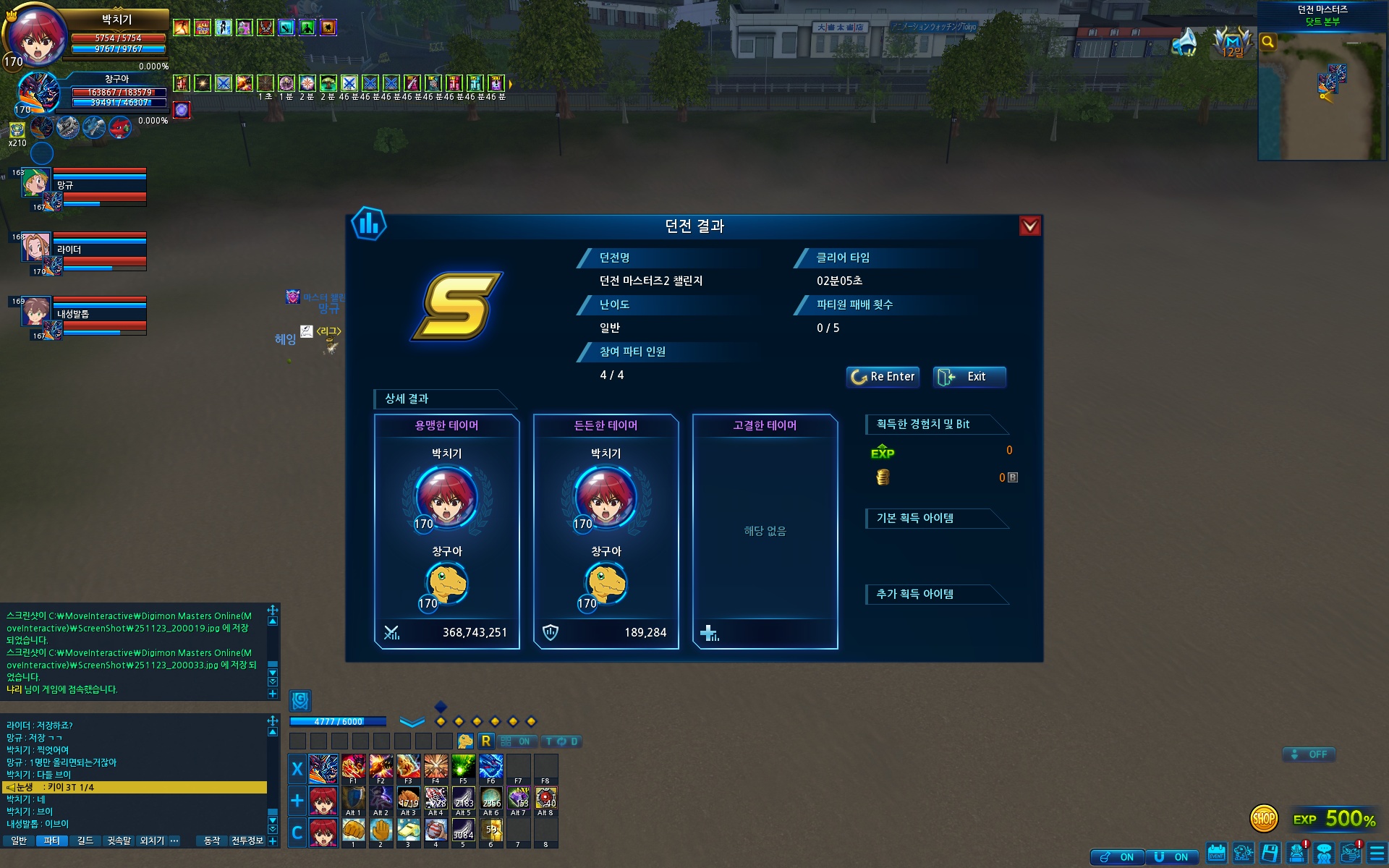The image size is (1389, 868).
Task: Re-enter the dungeon with Re Enter
Action: tap(883, 377)
